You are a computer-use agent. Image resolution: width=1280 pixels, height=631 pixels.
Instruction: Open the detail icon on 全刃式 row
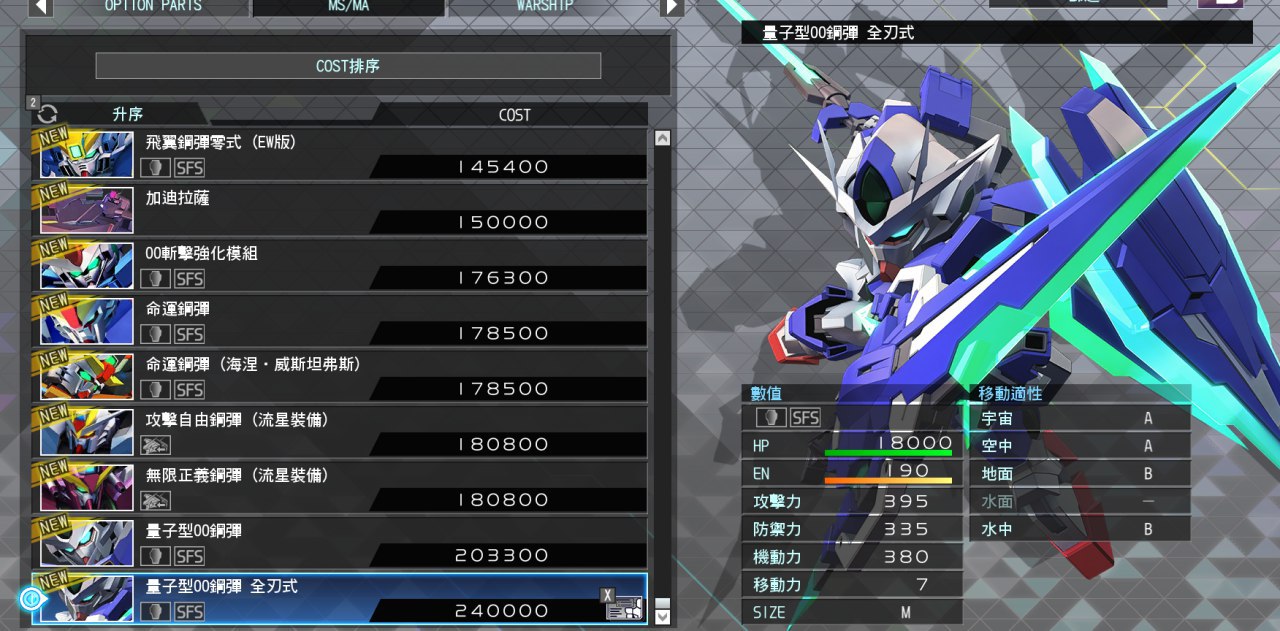624,605
